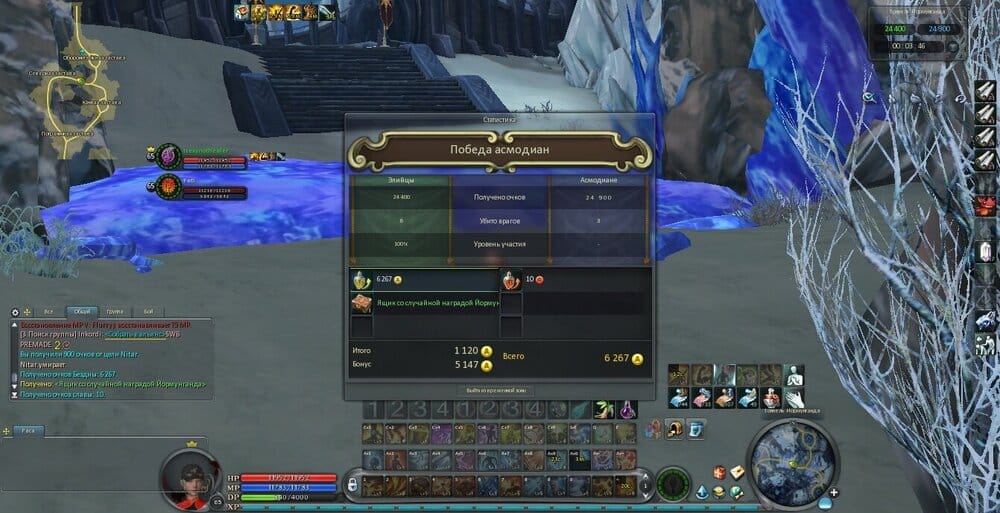Open the helmet icon menu button

pyautogui.click(x=675, y=429)
